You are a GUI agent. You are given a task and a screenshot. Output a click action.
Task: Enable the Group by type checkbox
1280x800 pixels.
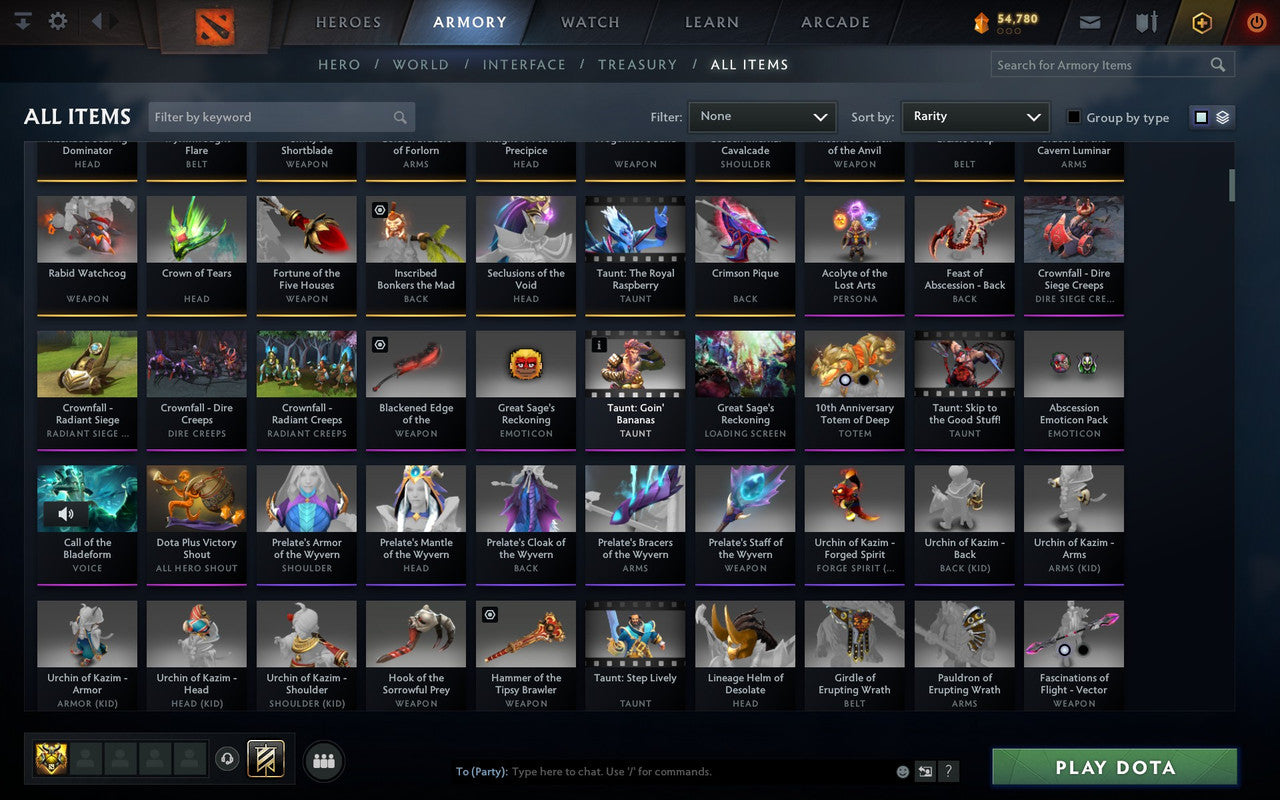tap(1073, 117)
